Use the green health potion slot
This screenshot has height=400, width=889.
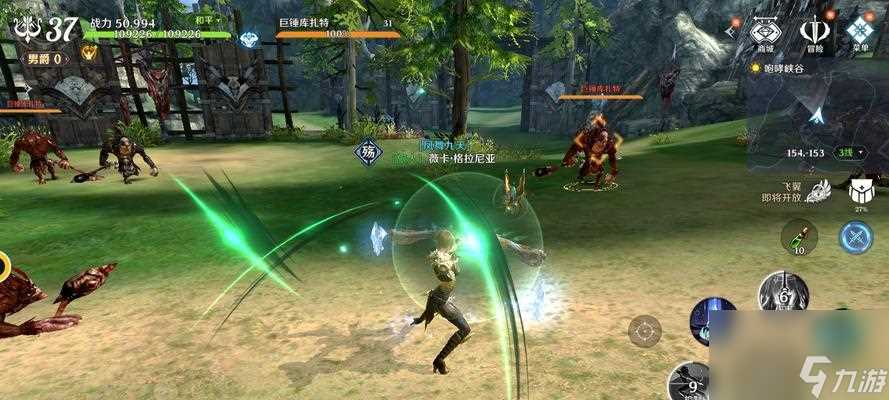799,237
